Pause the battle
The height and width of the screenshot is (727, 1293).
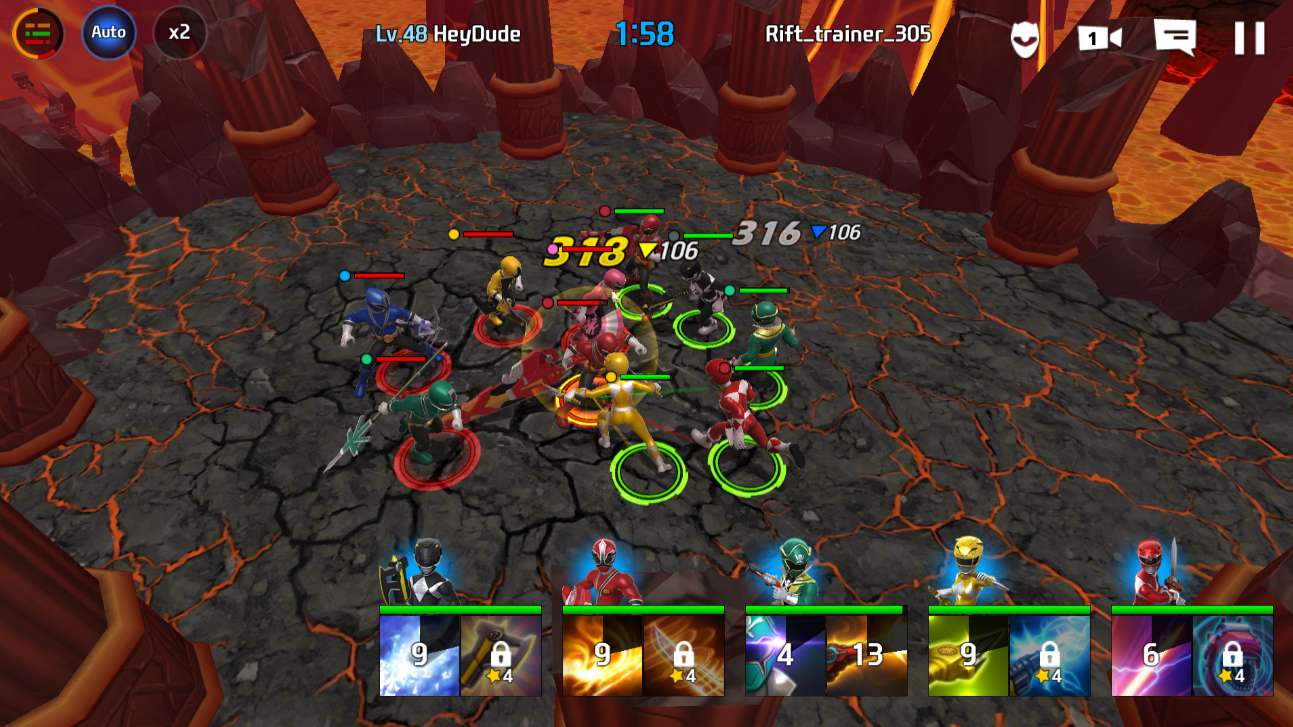point(1249,38)
